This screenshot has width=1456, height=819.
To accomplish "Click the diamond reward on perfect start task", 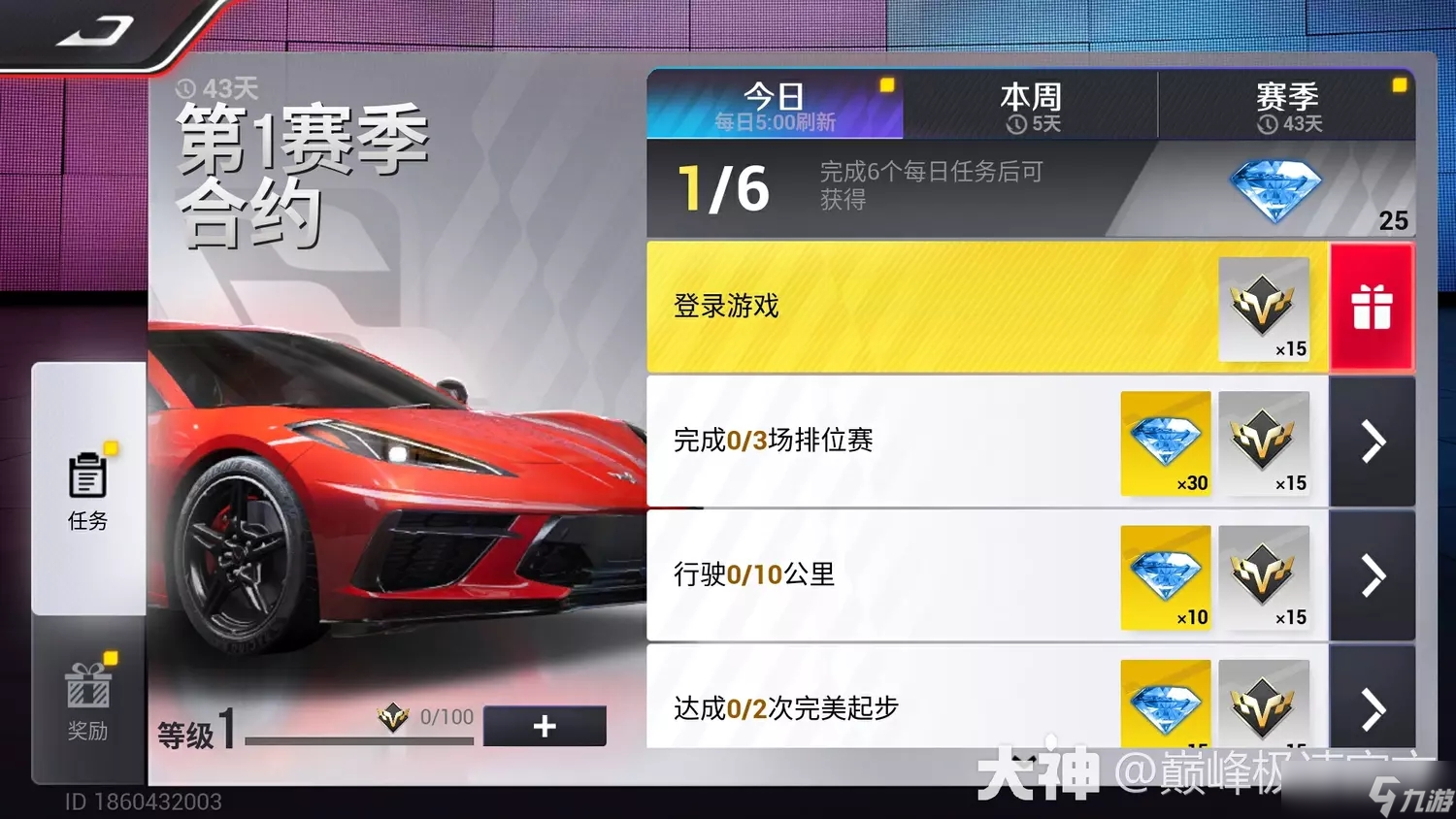I will pos(1165,706).
